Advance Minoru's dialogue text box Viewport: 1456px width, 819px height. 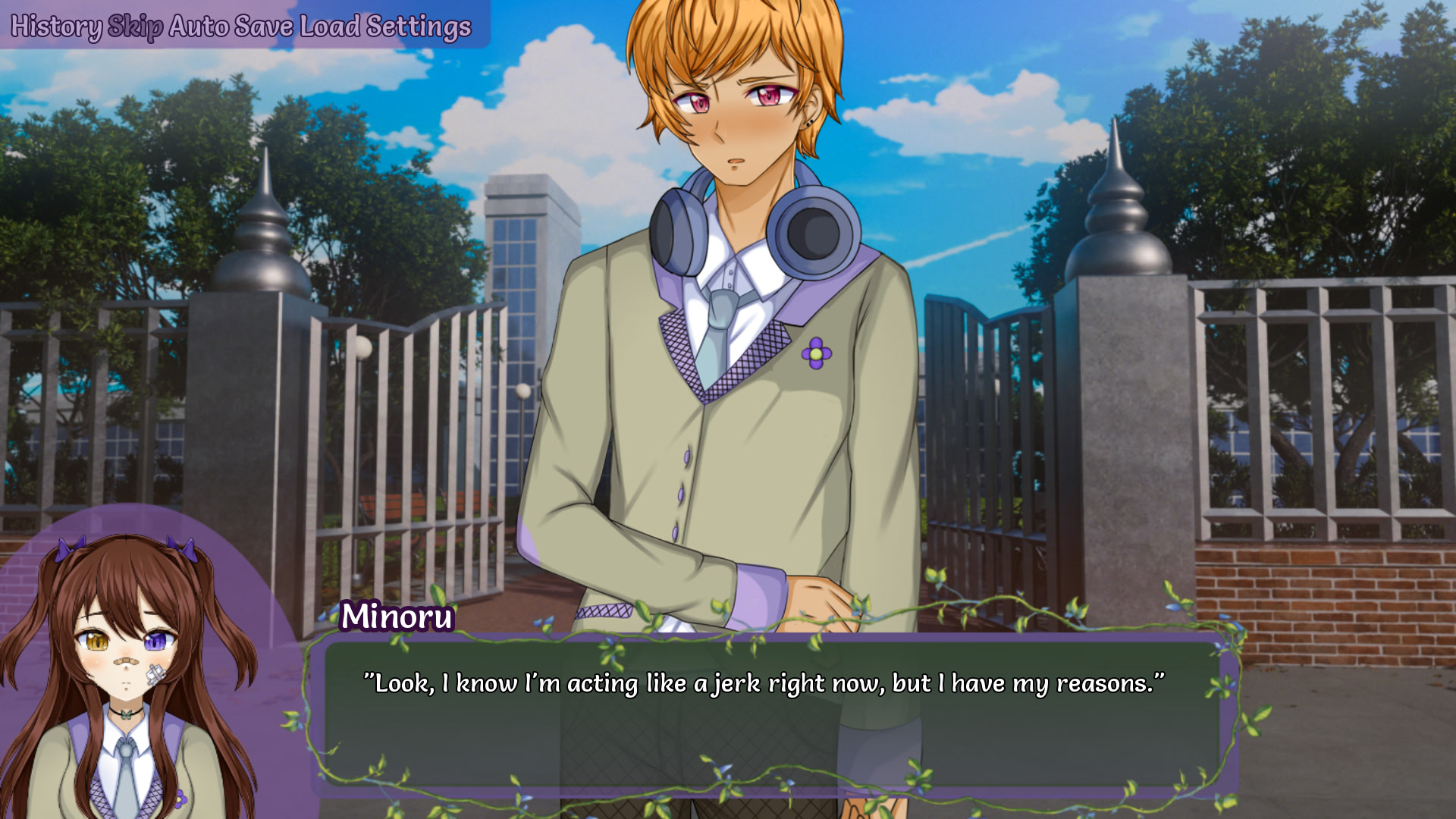pyautogui.click(x=770, y=713)
